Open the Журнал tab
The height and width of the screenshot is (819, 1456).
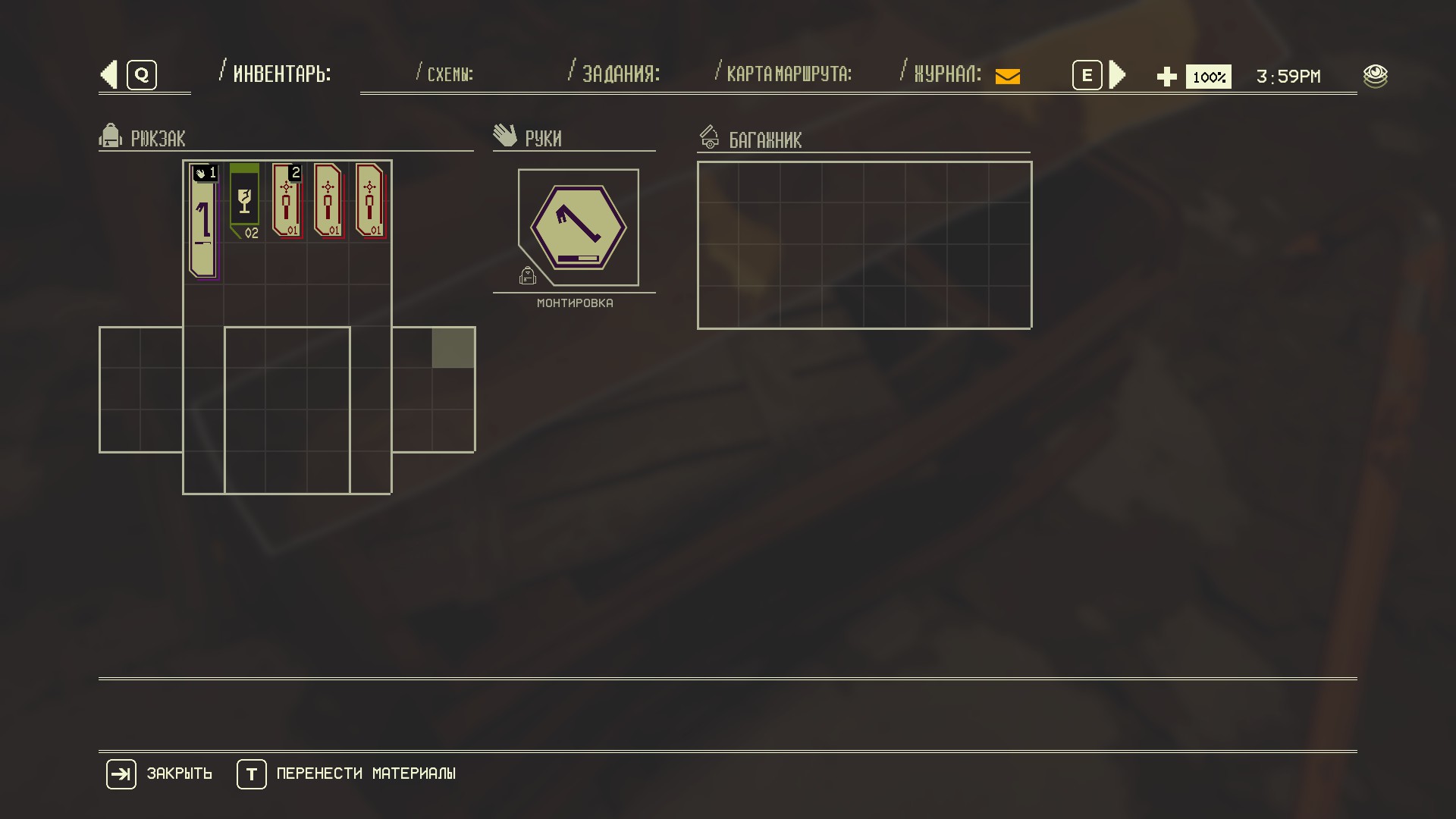click(947, 74)
